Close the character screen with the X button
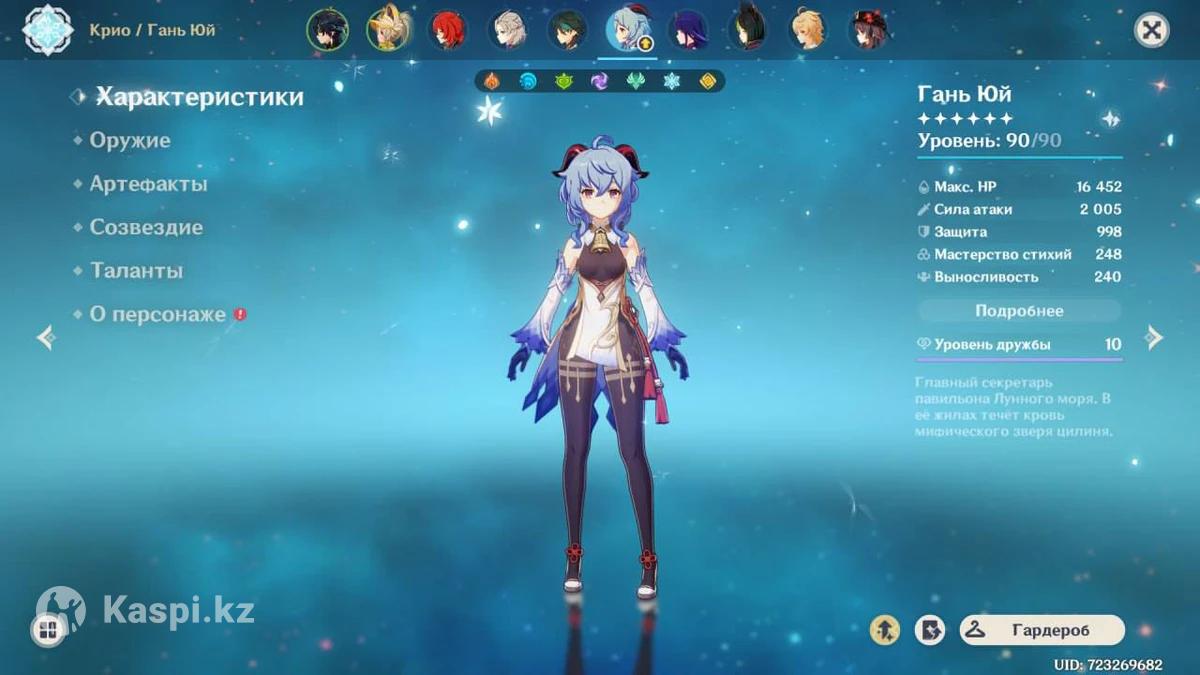Screen dimensions: 1200x675 pyautogui.click(x=1152, y=30)
